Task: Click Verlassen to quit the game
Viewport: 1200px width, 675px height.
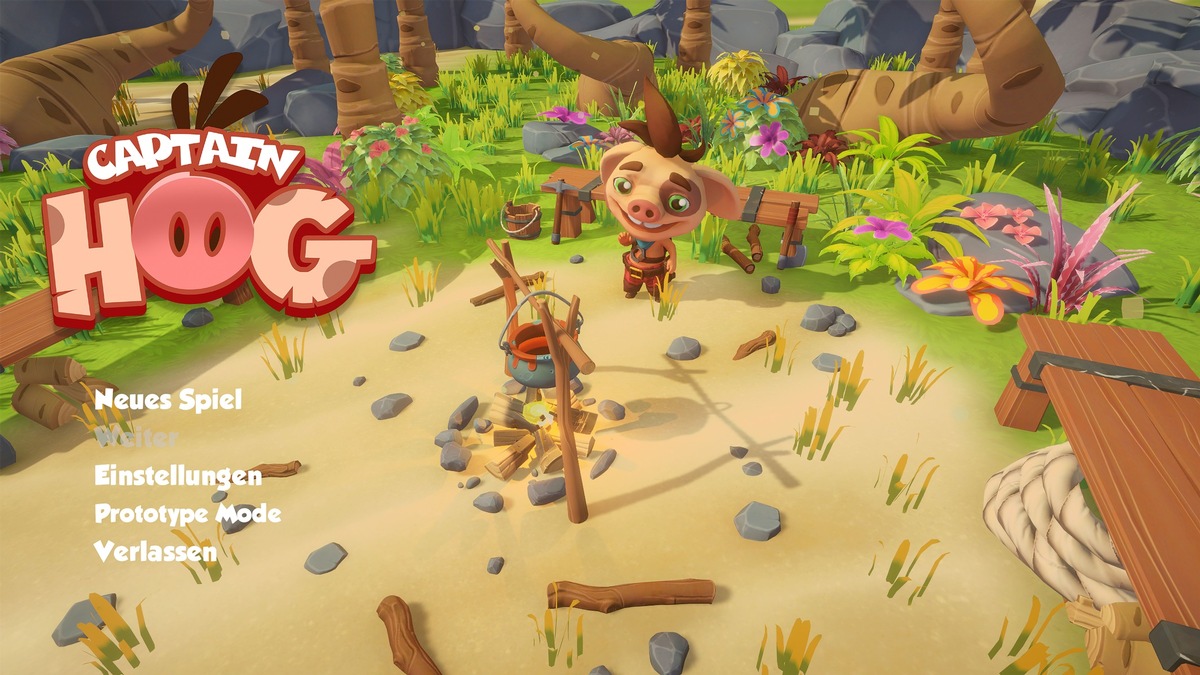Action: pos(155,551)
